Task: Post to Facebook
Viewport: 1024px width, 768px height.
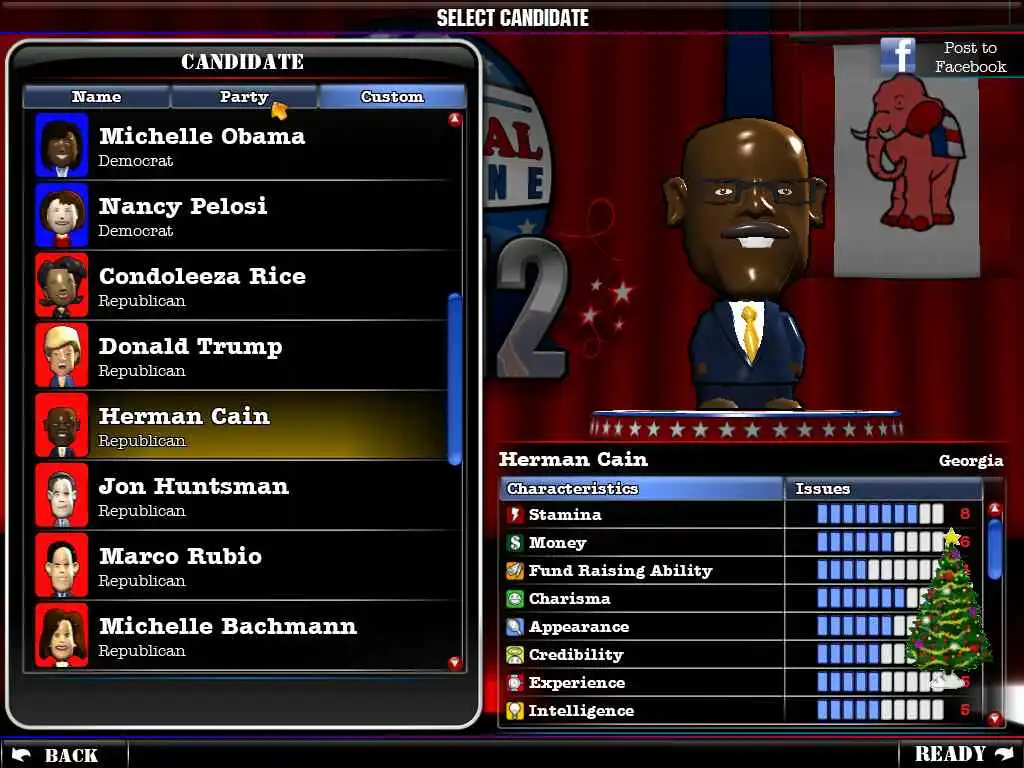Action: [x=943, y=57]
